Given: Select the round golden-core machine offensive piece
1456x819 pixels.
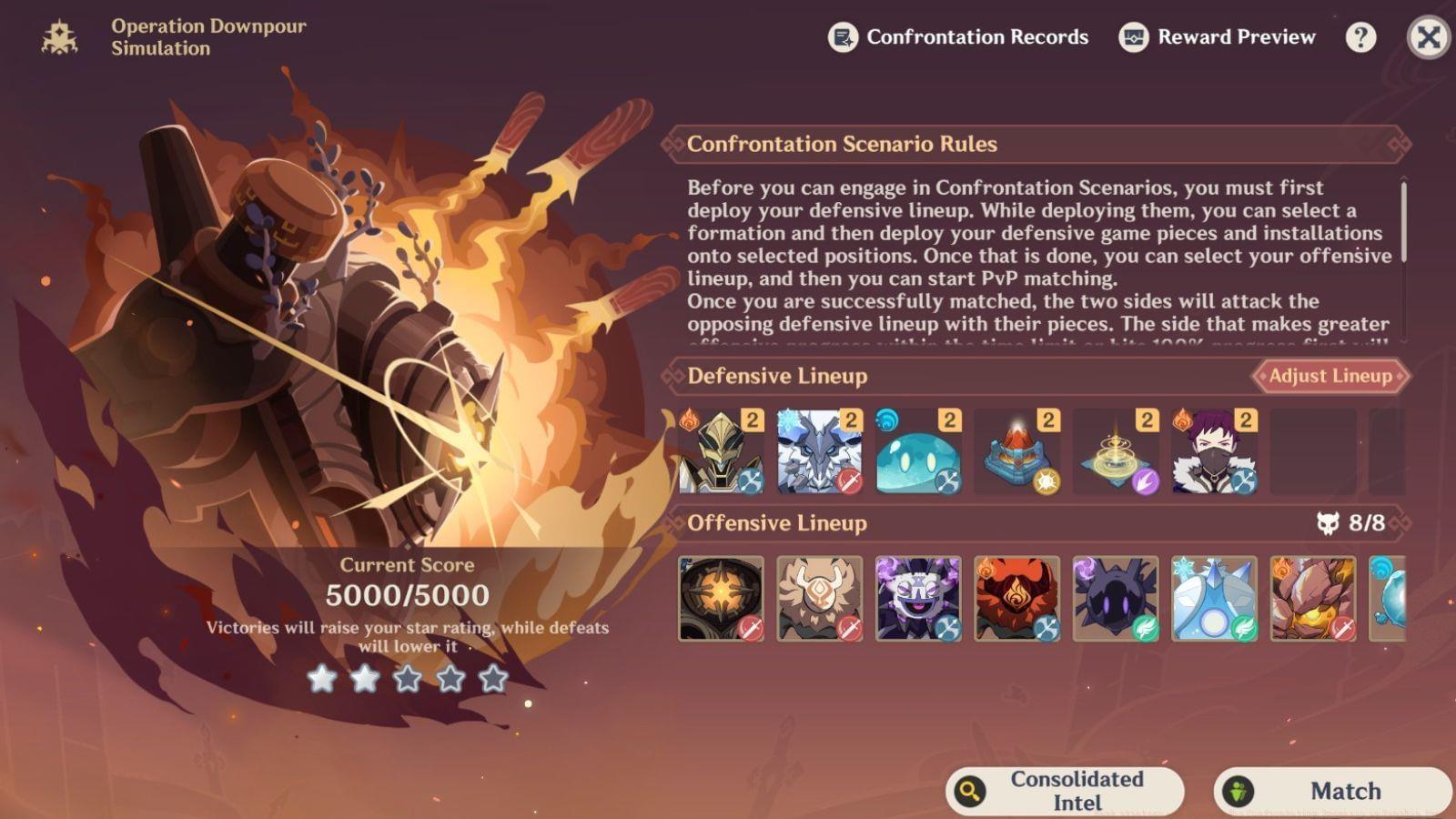Looking at the screenshot, I should [721, 599].
